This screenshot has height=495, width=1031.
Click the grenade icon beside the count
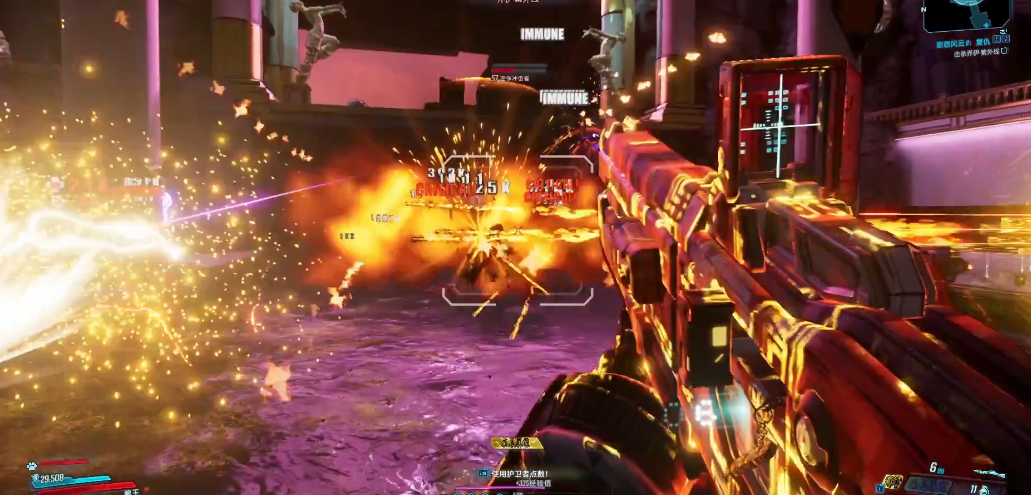[x=986, y=489]
